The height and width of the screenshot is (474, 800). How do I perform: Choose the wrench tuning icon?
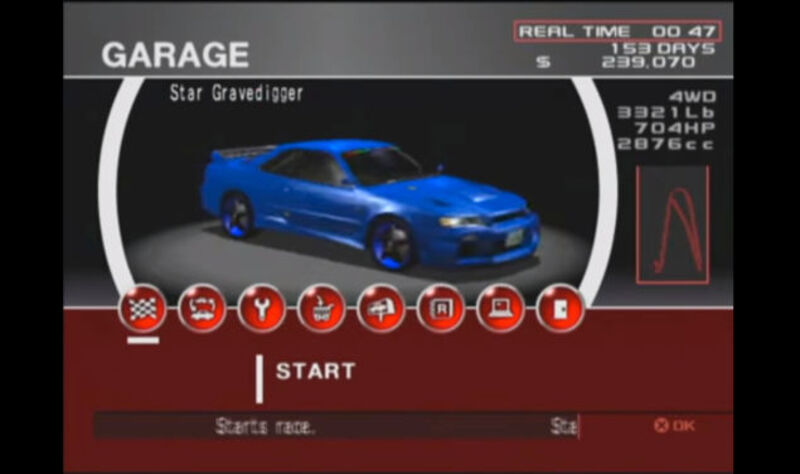(x=261, y=309)
